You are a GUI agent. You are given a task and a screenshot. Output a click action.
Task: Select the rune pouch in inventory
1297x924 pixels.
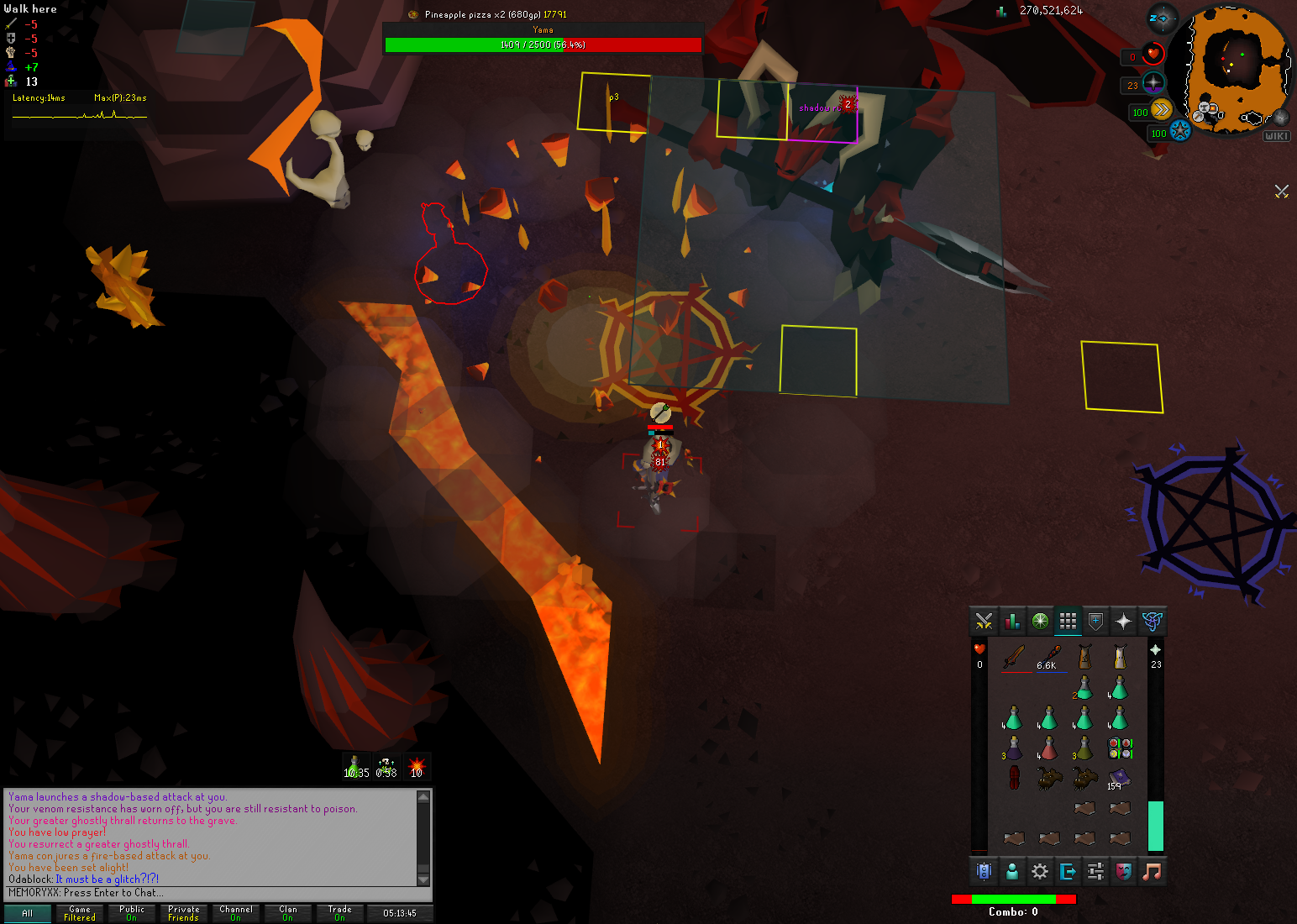(x=1120, y=748)
